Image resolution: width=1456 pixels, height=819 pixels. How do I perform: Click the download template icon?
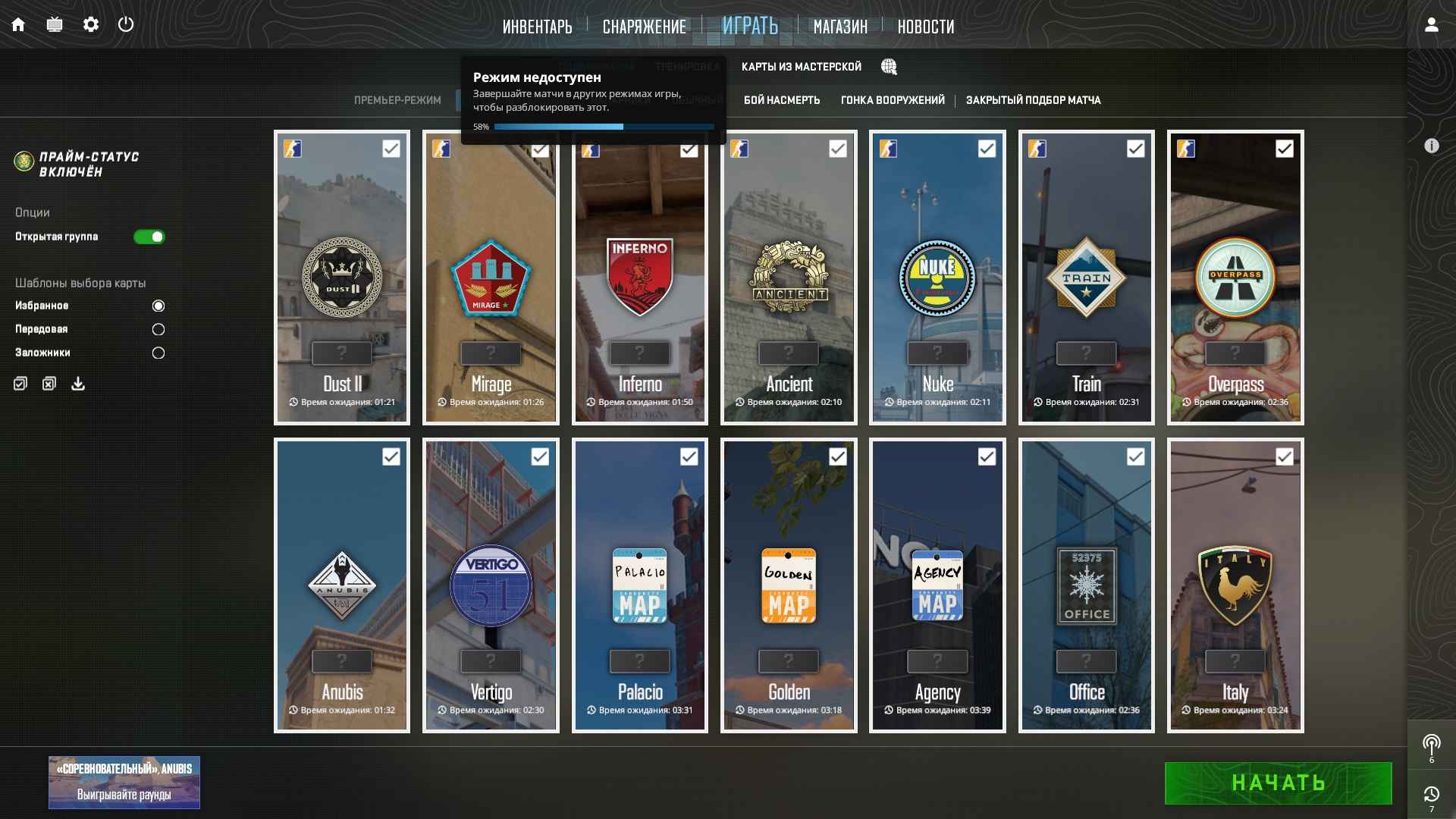pos(77,384)
